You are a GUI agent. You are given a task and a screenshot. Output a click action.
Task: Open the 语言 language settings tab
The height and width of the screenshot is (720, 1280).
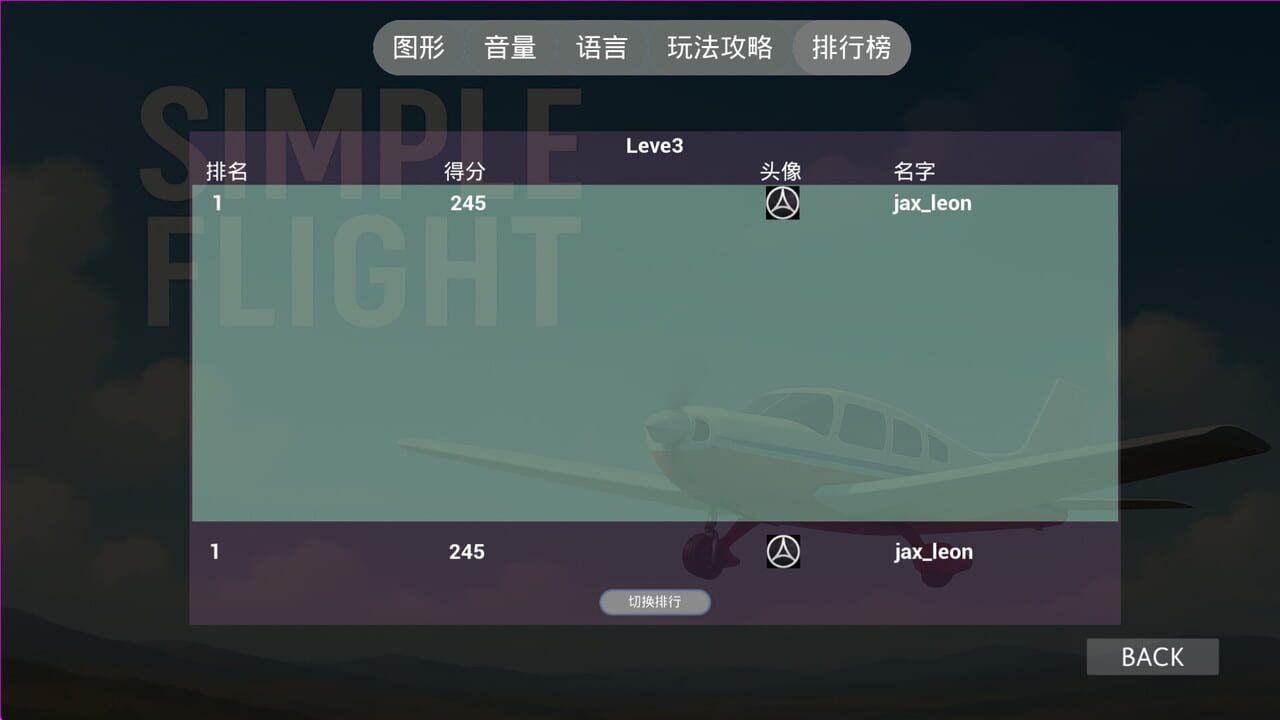[601, 47]
